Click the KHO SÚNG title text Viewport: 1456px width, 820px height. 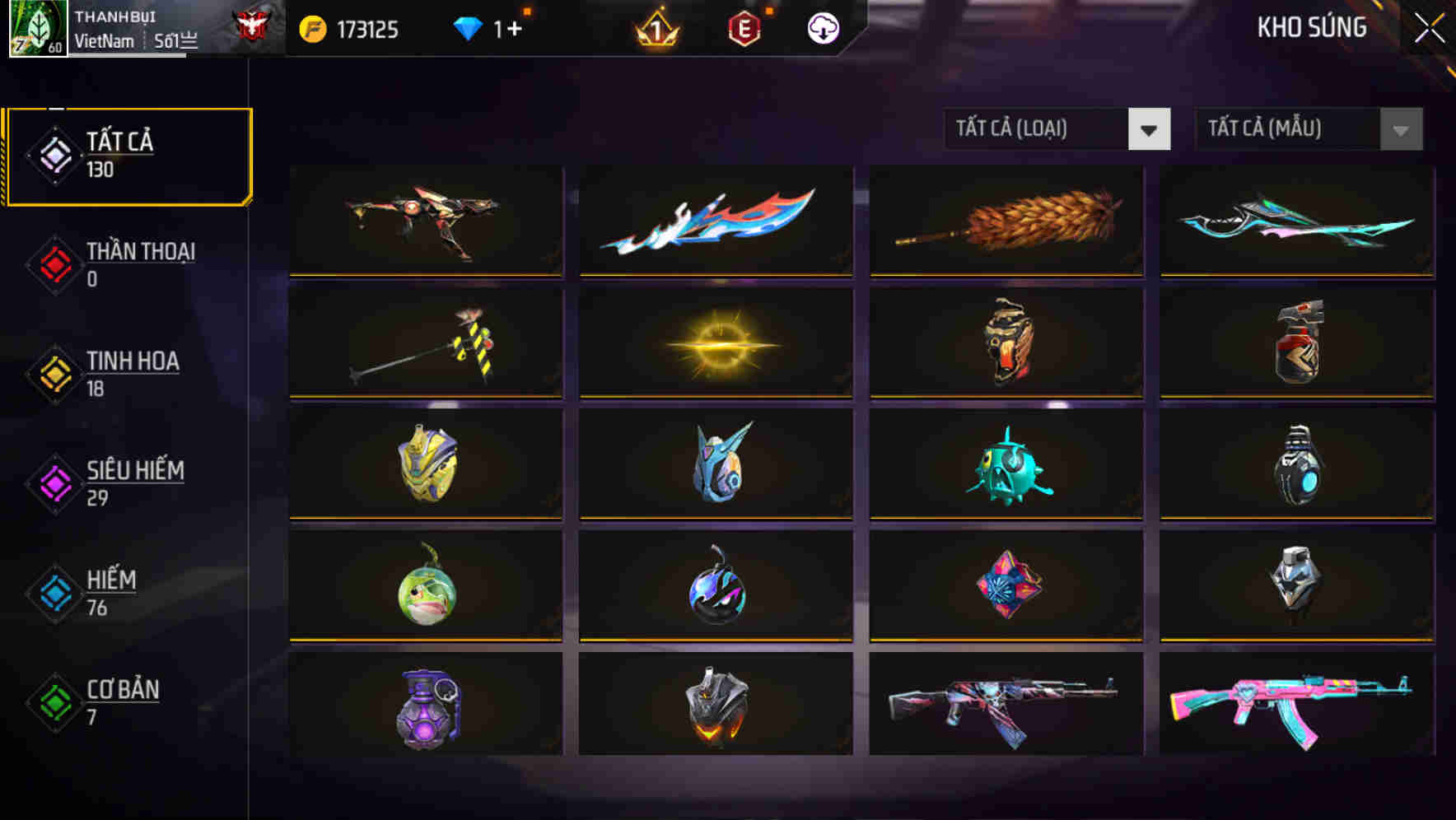point(1311,27)
